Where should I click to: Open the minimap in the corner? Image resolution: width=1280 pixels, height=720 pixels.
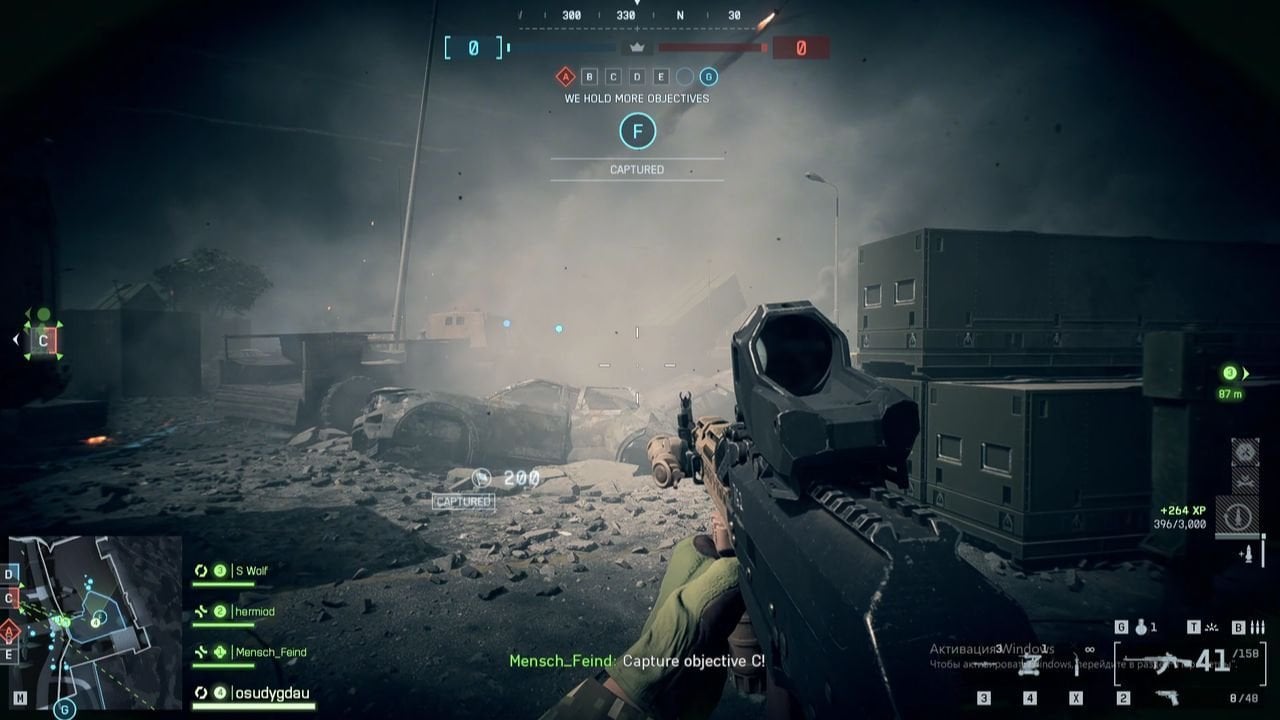[x=96, y=621]
